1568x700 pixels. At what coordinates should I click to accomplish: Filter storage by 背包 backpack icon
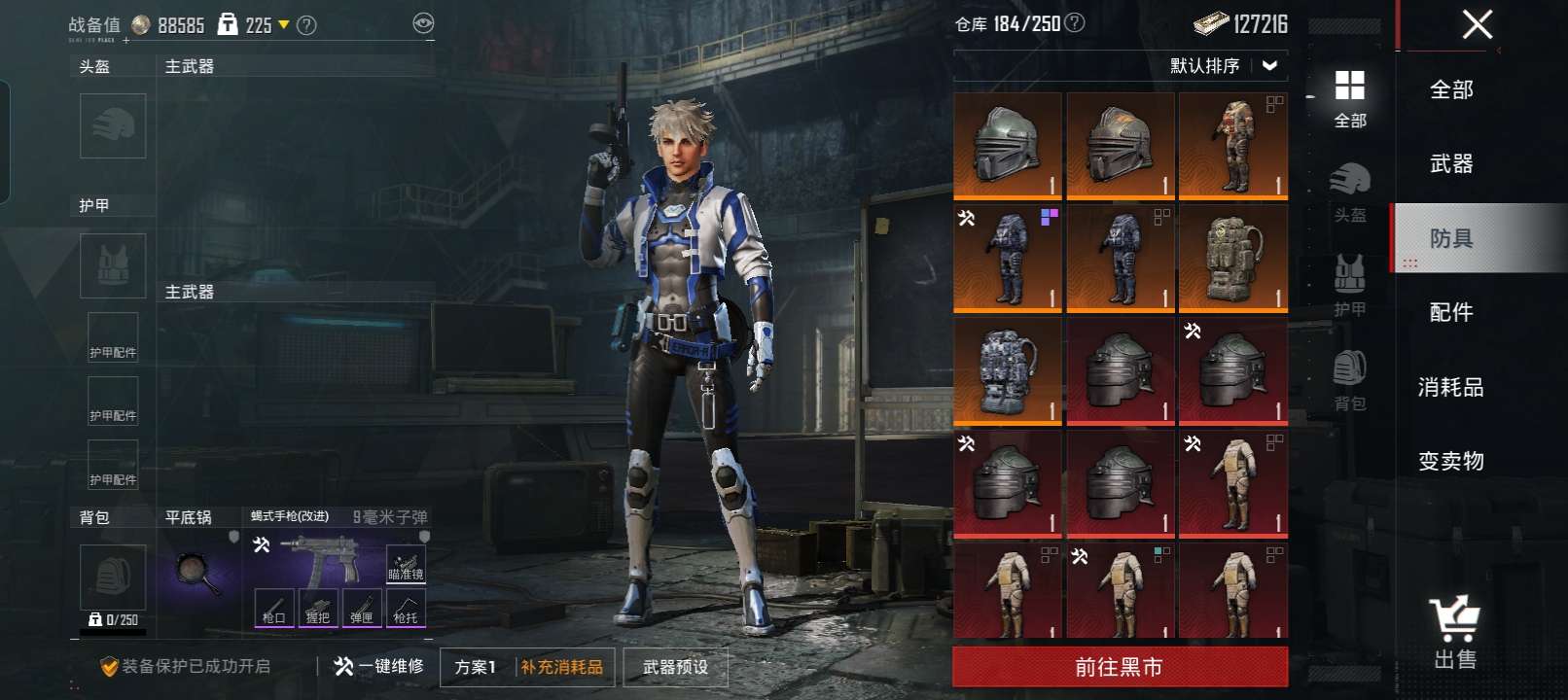[1350, 380]
